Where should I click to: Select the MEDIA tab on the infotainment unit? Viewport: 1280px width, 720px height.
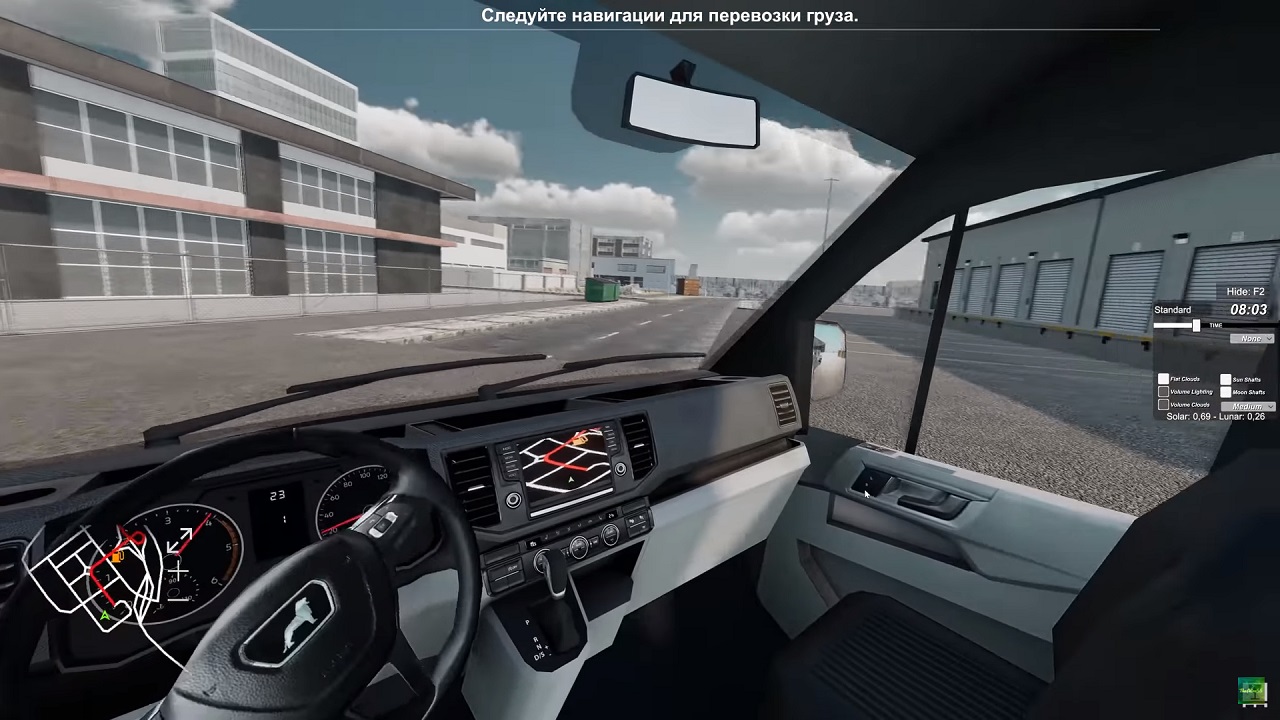tap(509, 458)
